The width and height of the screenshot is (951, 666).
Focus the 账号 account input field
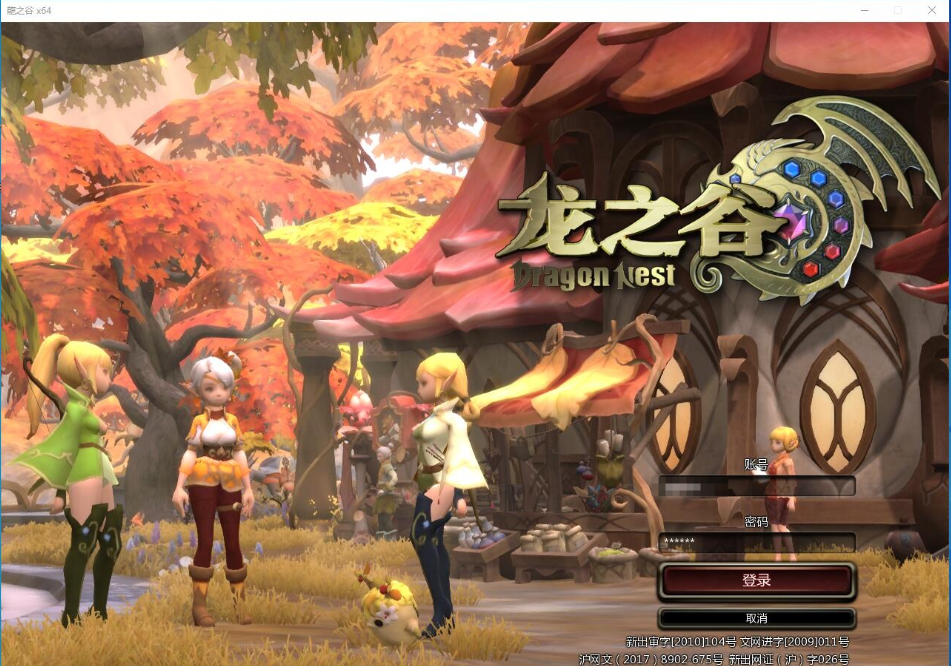(756, 486)
